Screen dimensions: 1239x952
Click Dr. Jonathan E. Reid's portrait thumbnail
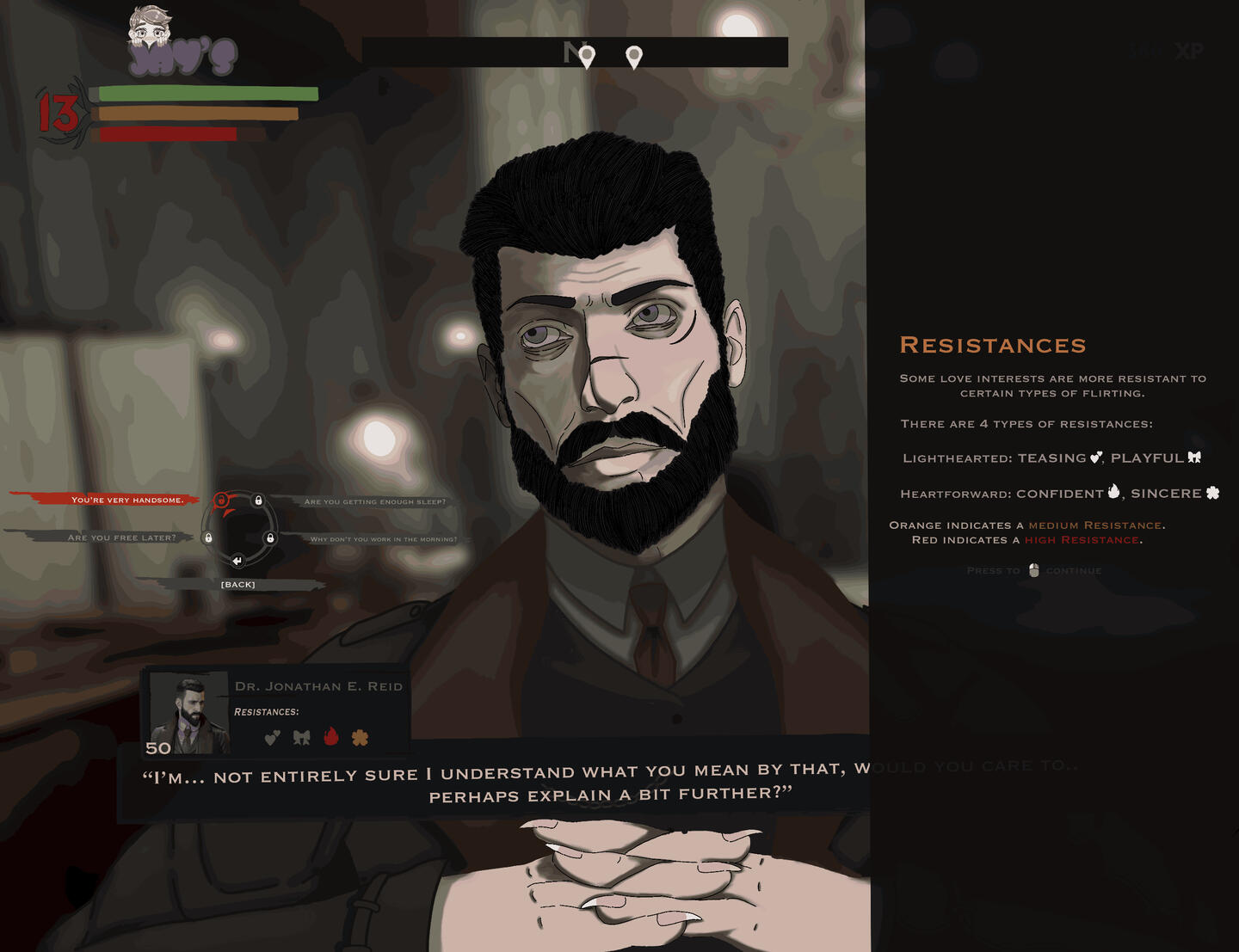click(189, 713)
